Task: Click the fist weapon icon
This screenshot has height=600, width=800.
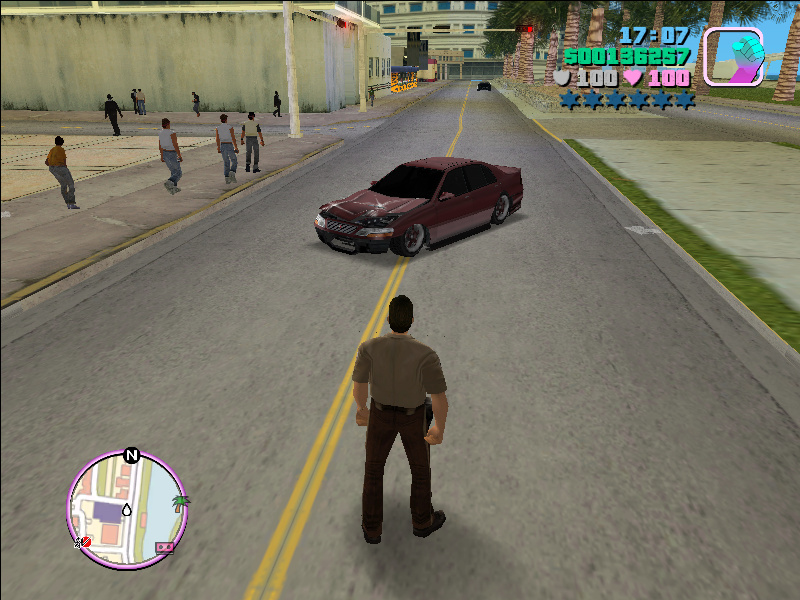Action: pos(734,56)
